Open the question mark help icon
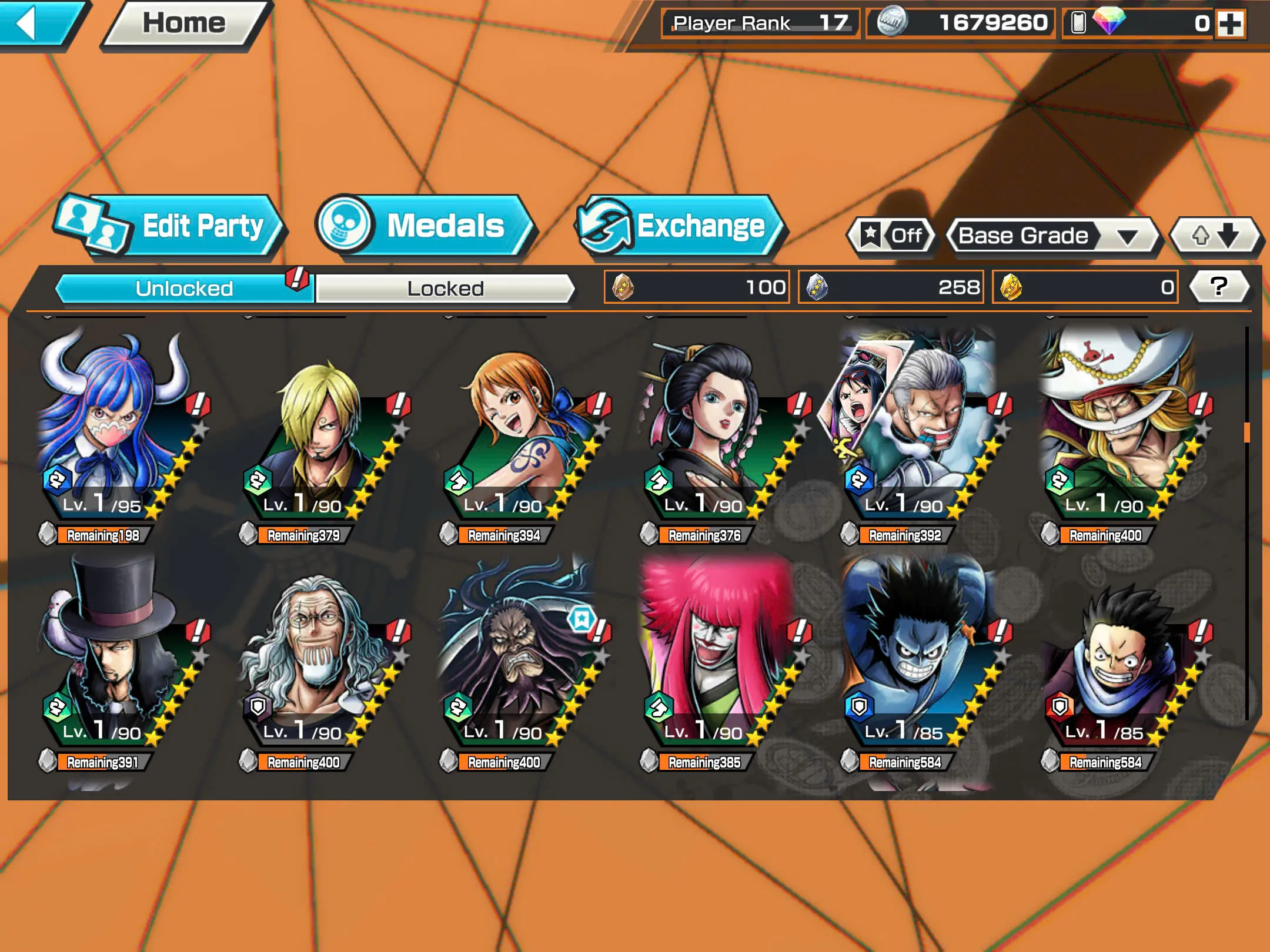 coord(1218,286)
